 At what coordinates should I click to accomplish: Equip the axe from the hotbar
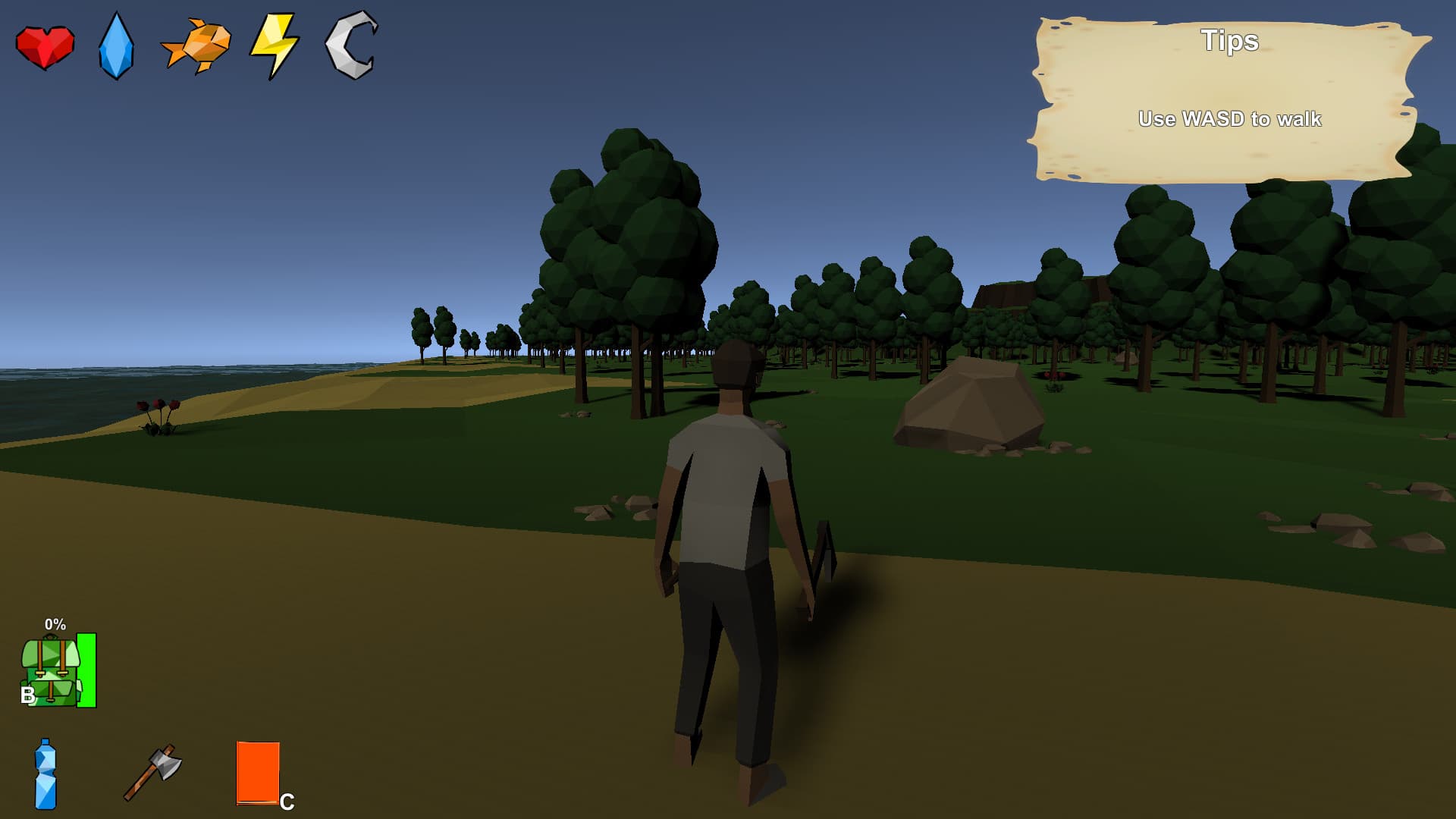(153, 772)
